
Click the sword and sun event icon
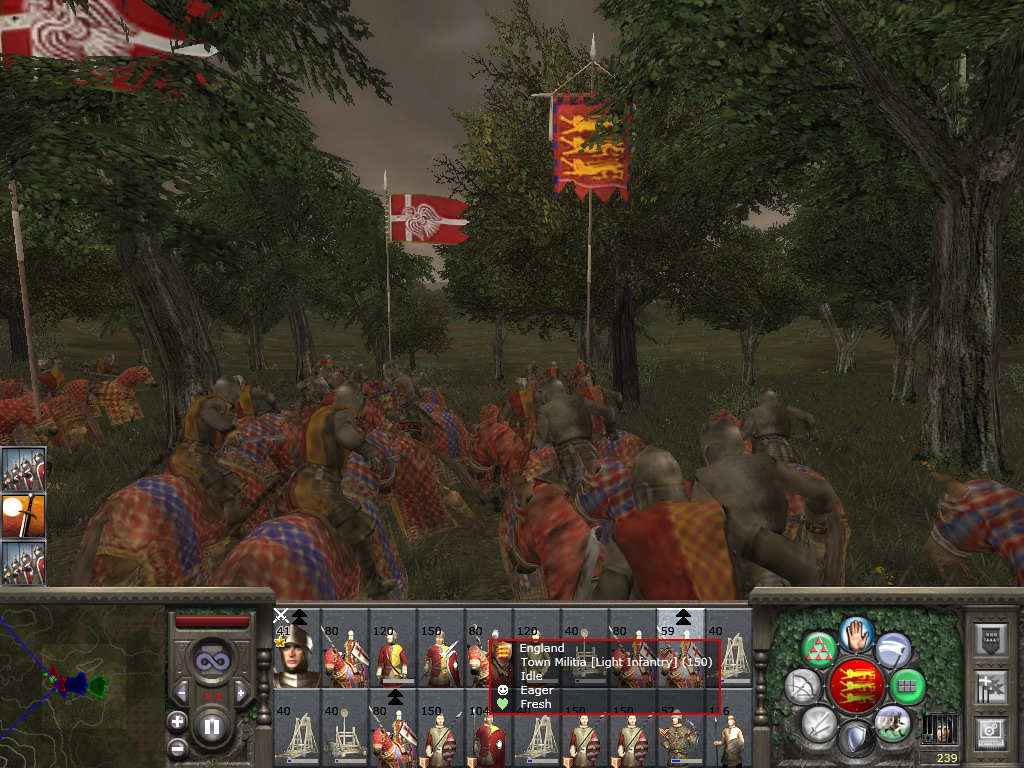pyautogui.click(x=23, y=517)
